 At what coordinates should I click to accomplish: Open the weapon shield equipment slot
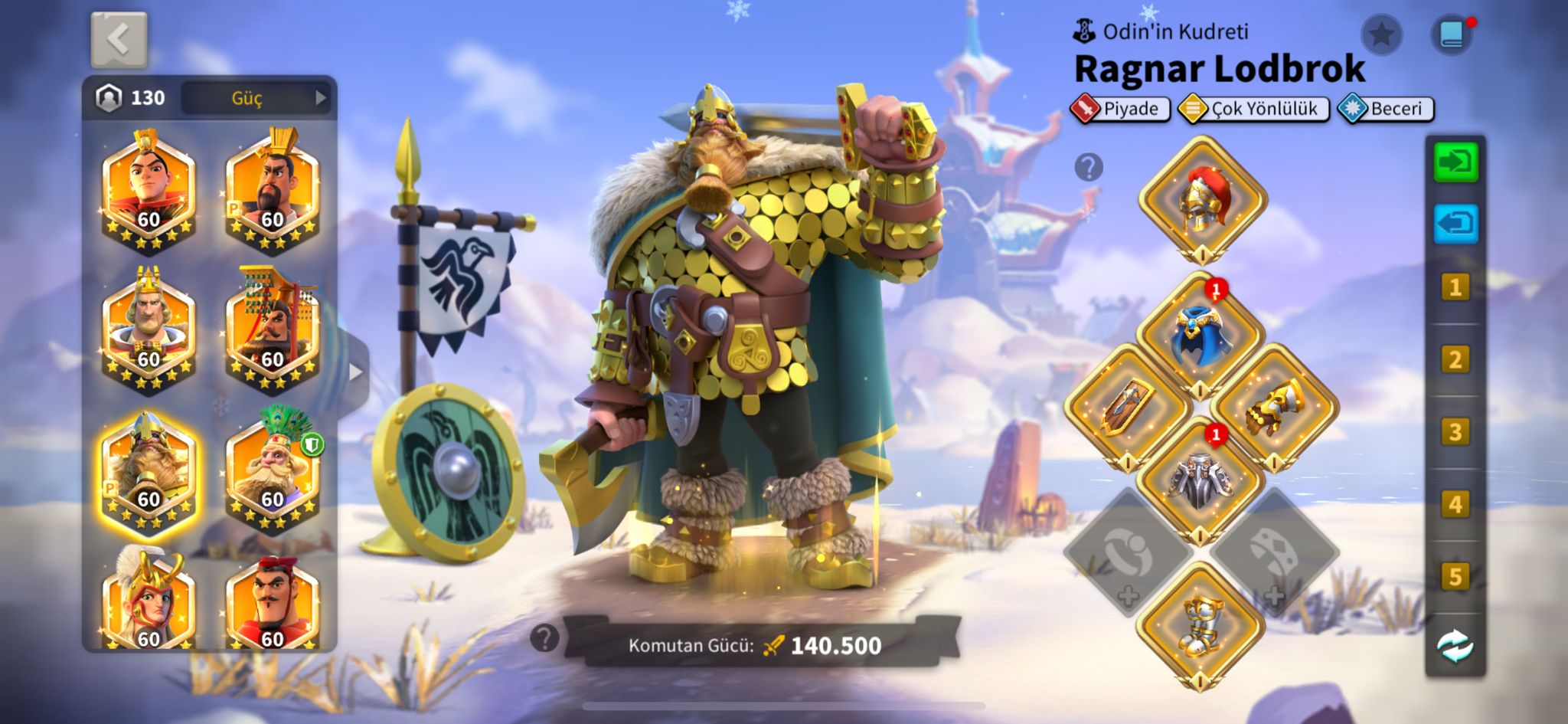[1127, 406]
